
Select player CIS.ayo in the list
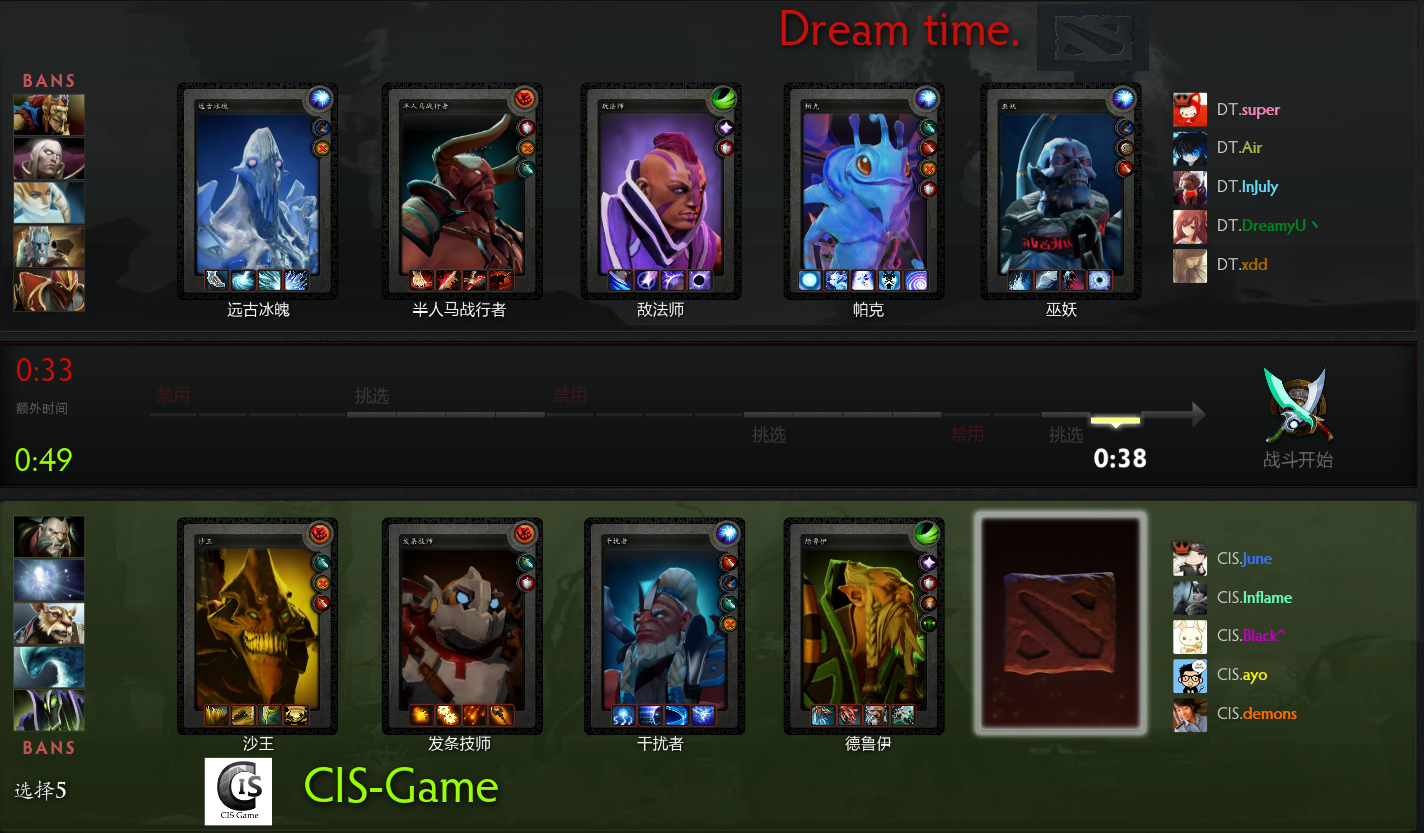point(1241,676)
